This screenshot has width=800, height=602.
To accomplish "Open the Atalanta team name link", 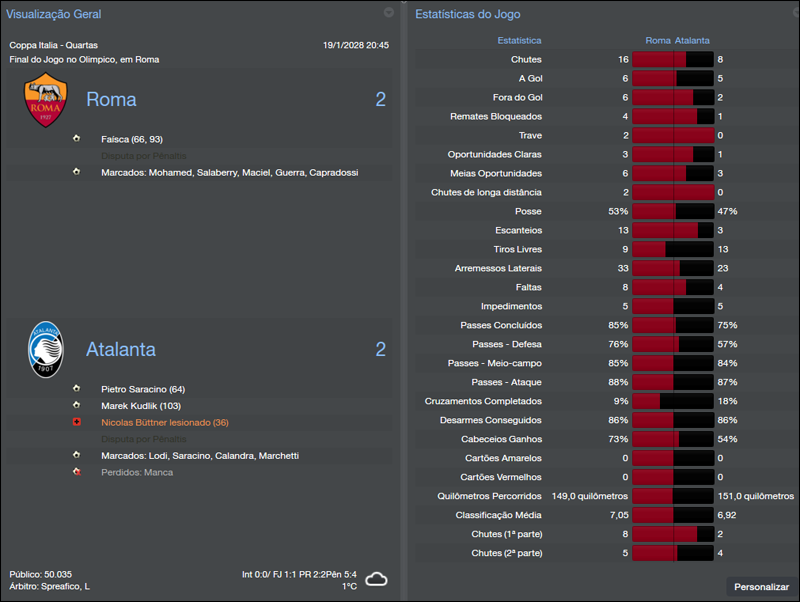I will [120, 350].
